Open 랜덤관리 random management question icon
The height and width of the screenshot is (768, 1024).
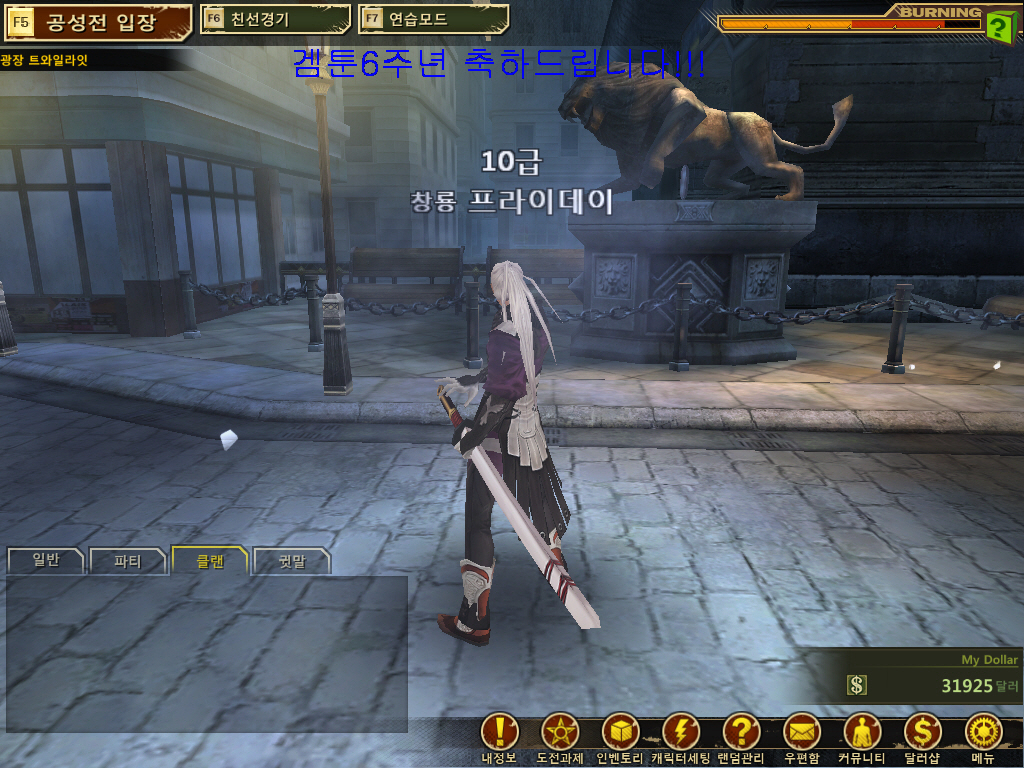pos(741,732)
